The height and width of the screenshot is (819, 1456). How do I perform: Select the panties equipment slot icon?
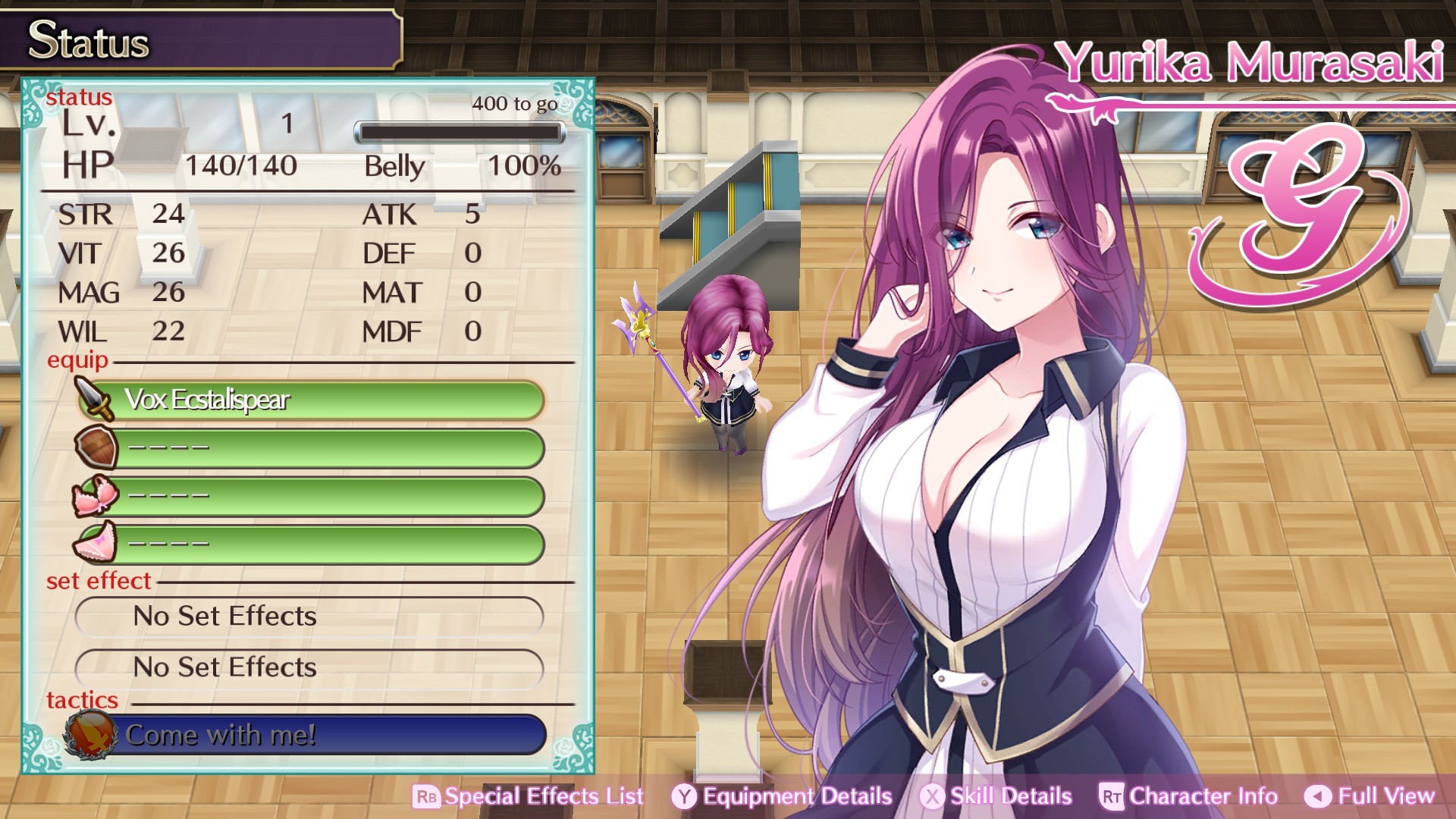click(93, 542)
